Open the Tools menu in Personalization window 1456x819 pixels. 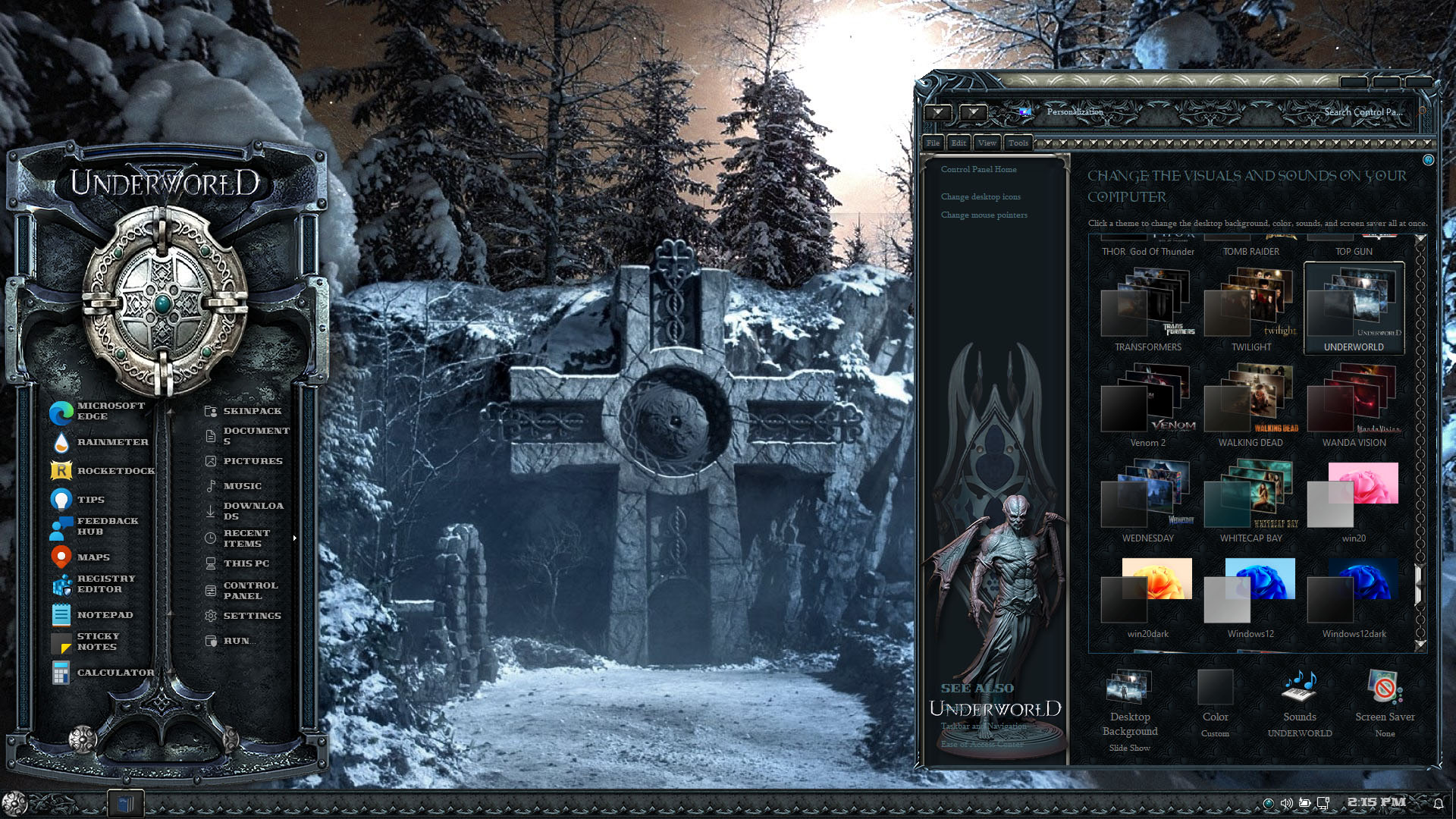1018,143
